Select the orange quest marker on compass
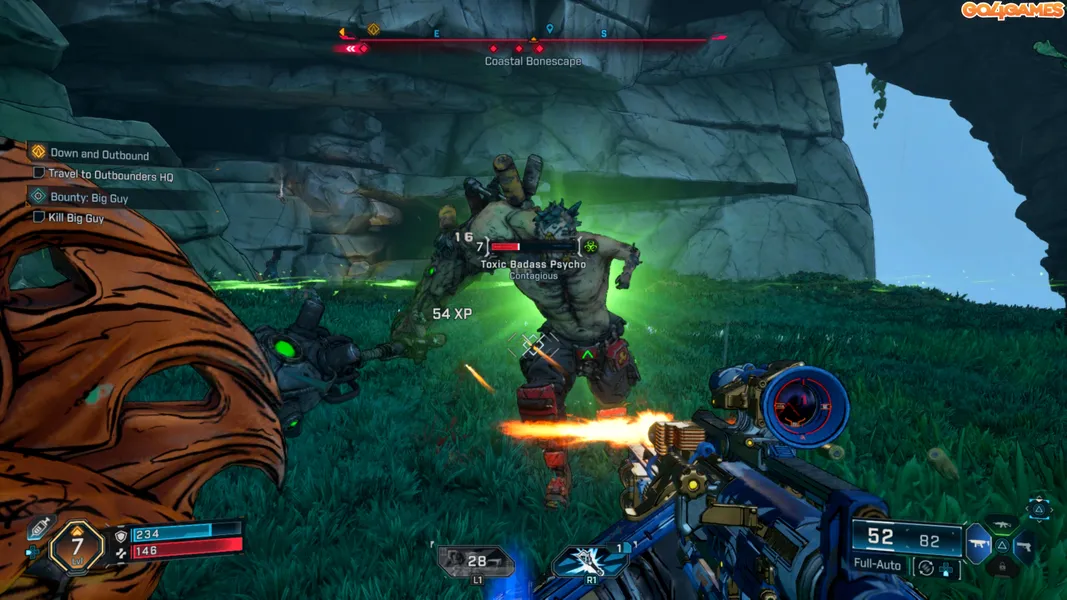The height and width of the screenshot is (600, 1067). (373, 30)
